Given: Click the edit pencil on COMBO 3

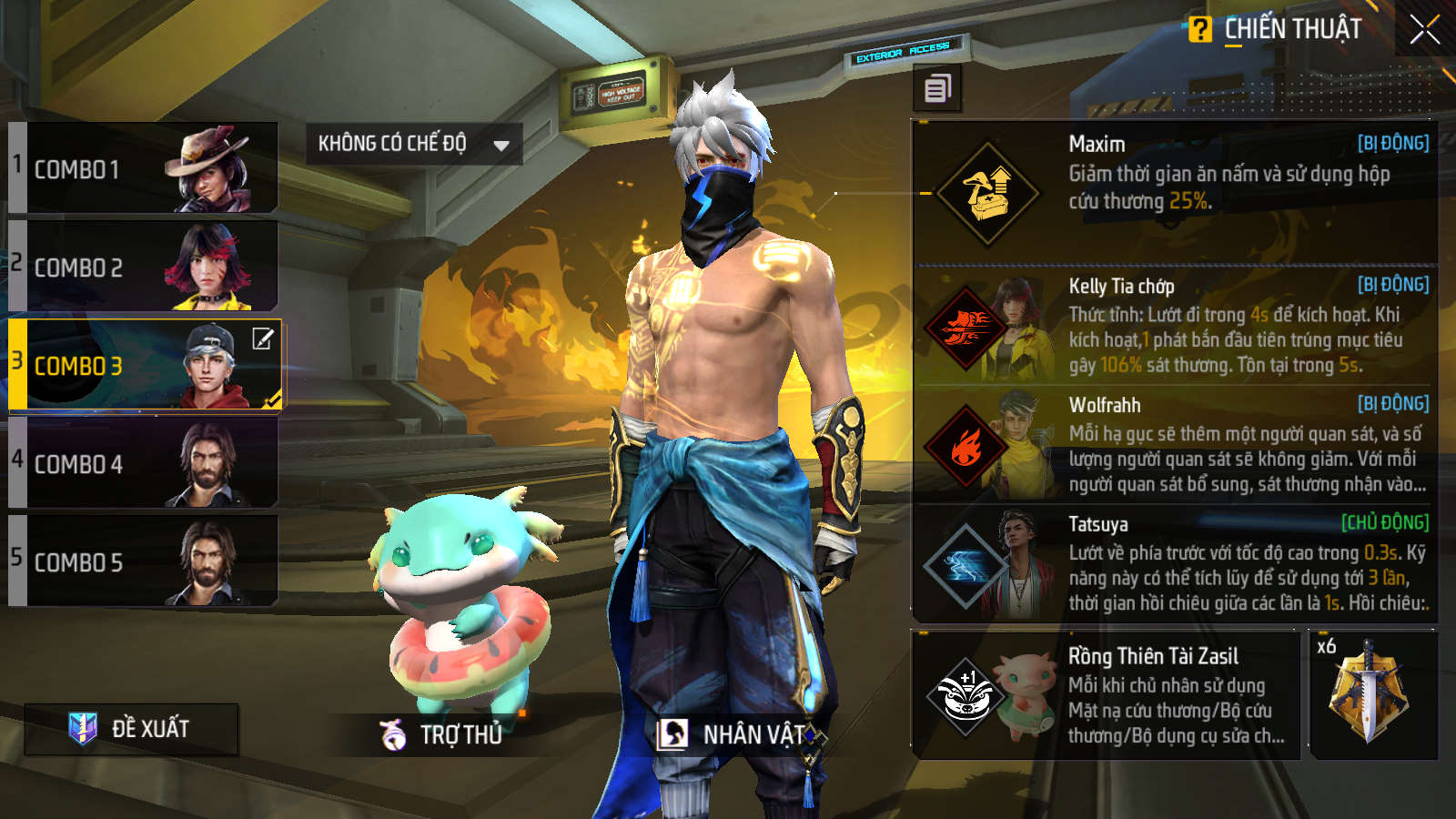Looking at the screenshot, I should pyautogui.click(x=262, y=339).
